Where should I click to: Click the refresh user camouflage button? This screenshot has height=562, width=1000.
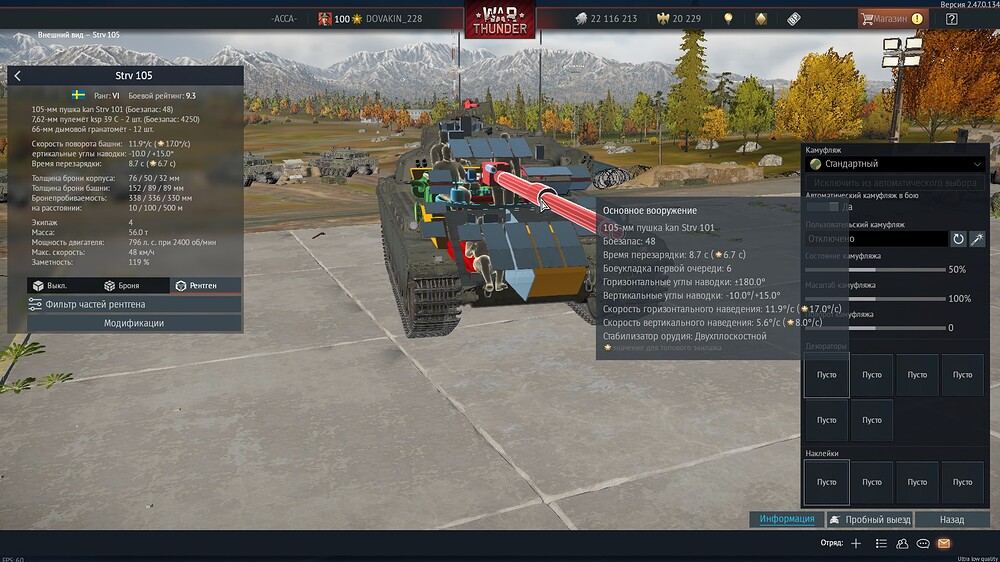point(958,239)
